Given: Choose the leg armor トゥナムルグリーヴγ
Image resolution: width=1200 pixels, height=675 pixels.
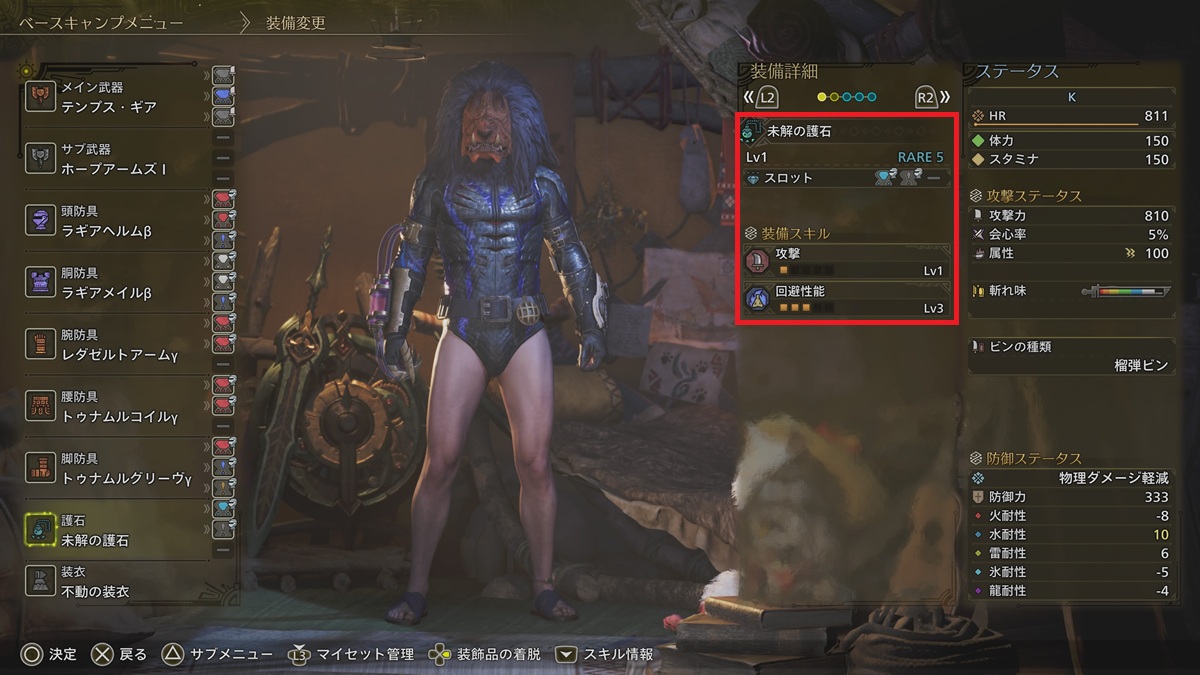Looking at the screenshot, I should point(118,469).
